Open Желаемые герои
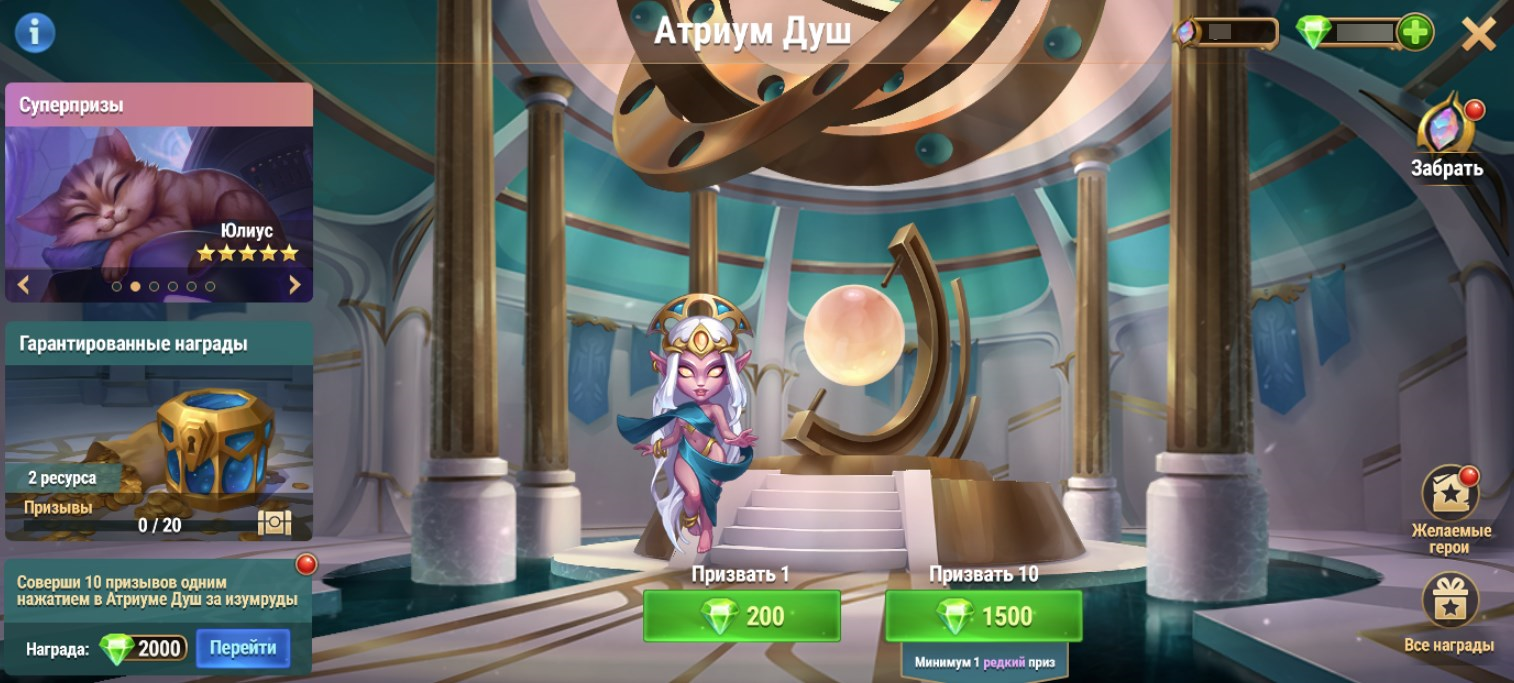 tap(1450, 495)
